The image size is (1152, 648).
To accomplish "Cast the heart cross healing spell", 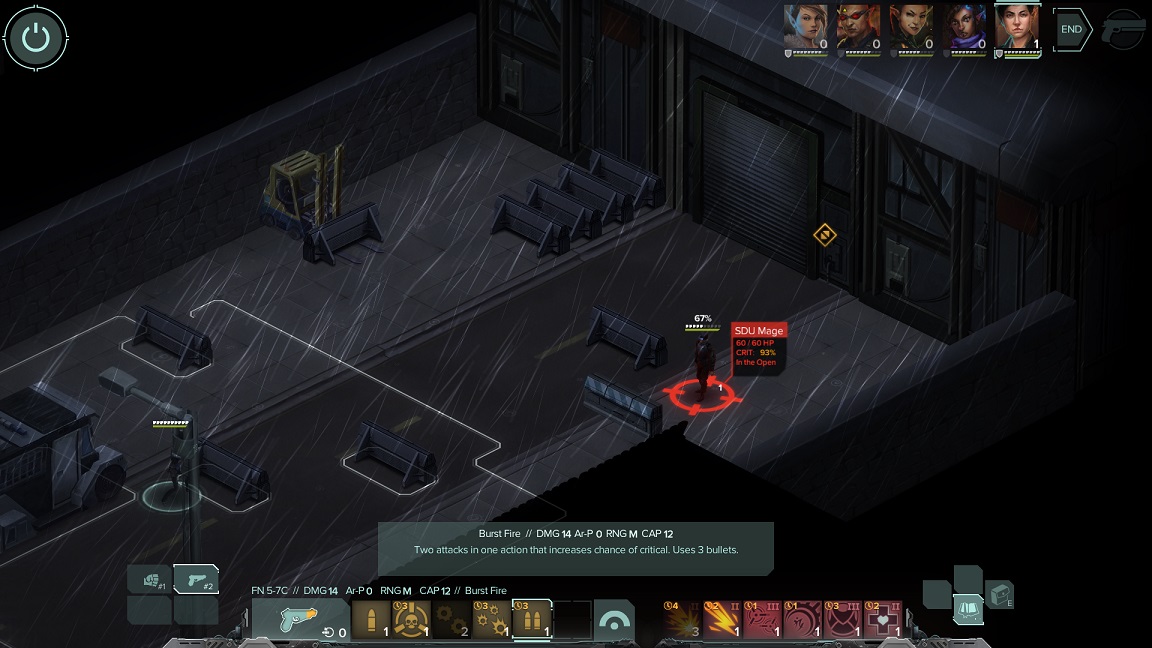I will coord(882,620).
